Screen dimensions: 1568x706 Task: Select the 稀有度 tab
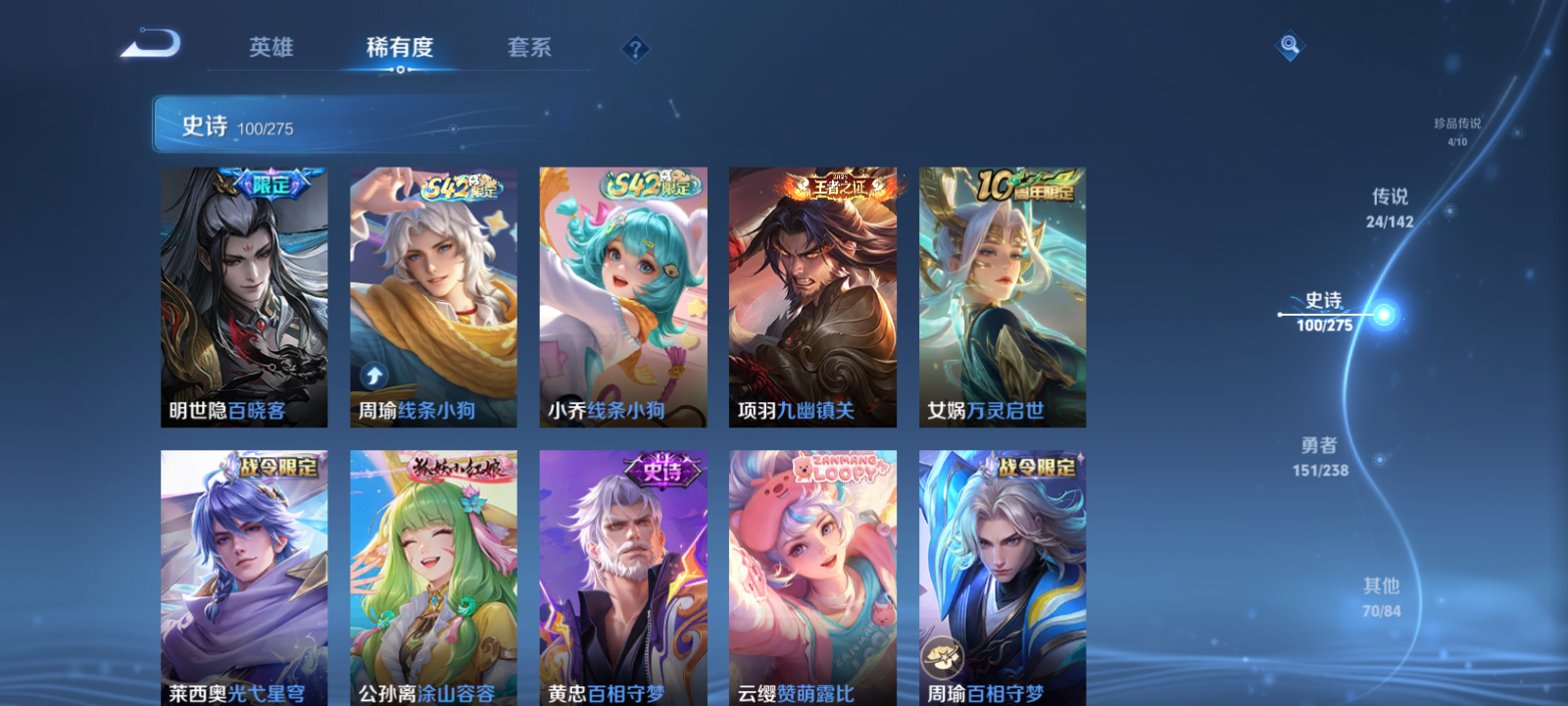point(398,47)
